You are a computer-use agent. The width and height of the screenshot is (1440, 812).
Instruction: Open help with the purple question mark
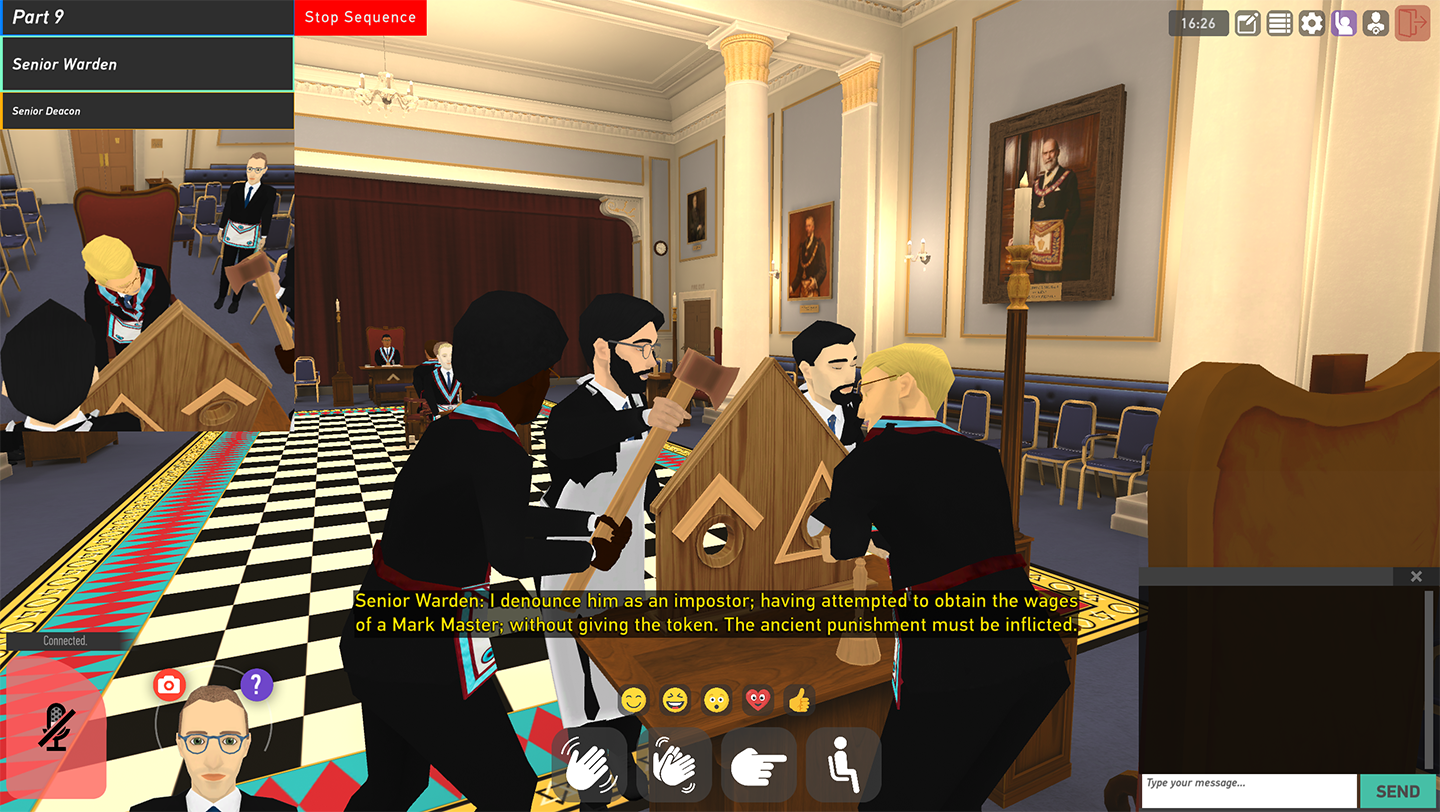256,684
